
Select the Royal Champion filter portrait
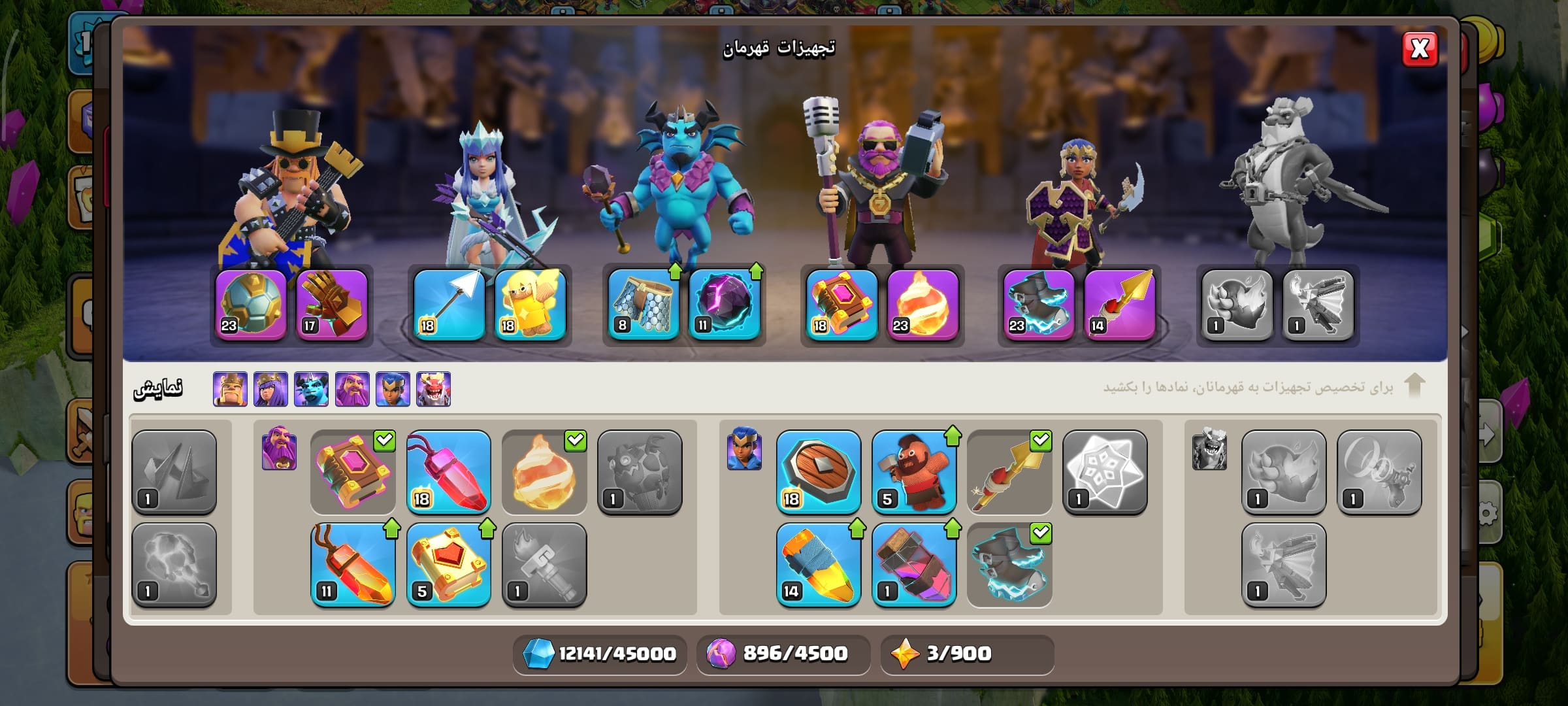click(393, 389)
